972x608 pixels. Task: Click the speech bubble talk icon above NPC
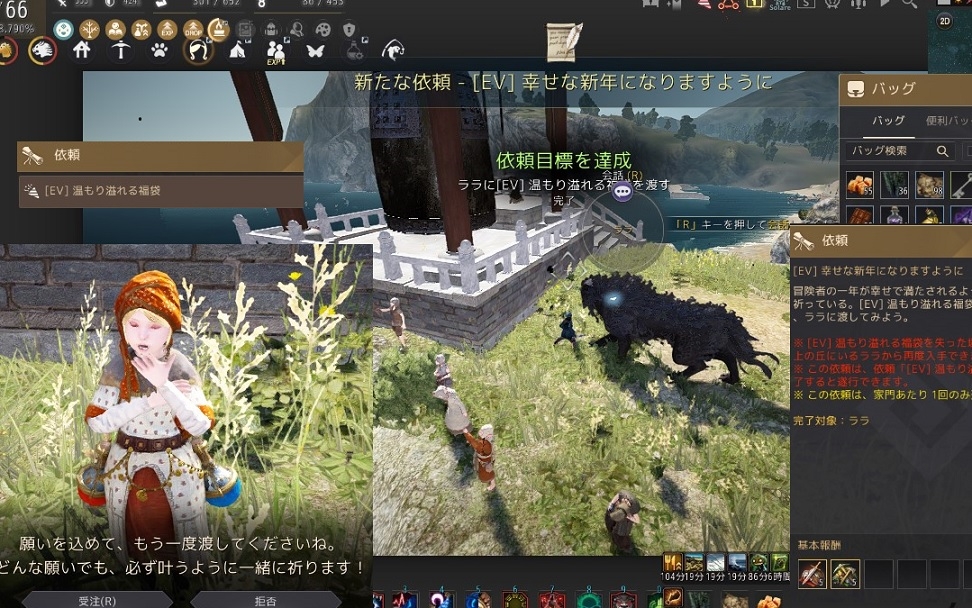pyautogui.click(x=622, y=191)
